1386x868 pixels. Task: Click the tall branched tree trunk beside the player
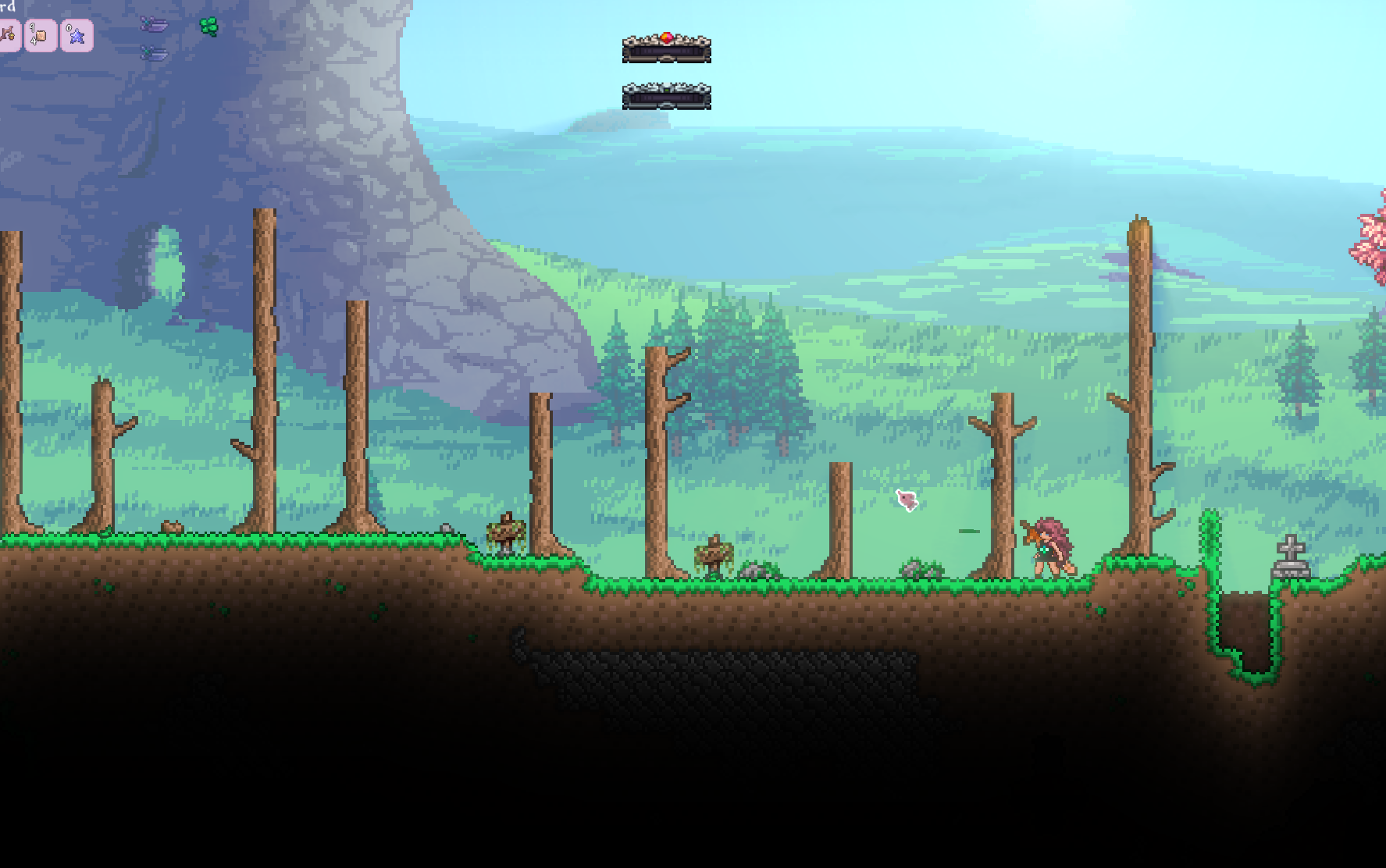tap(1003, 484)
